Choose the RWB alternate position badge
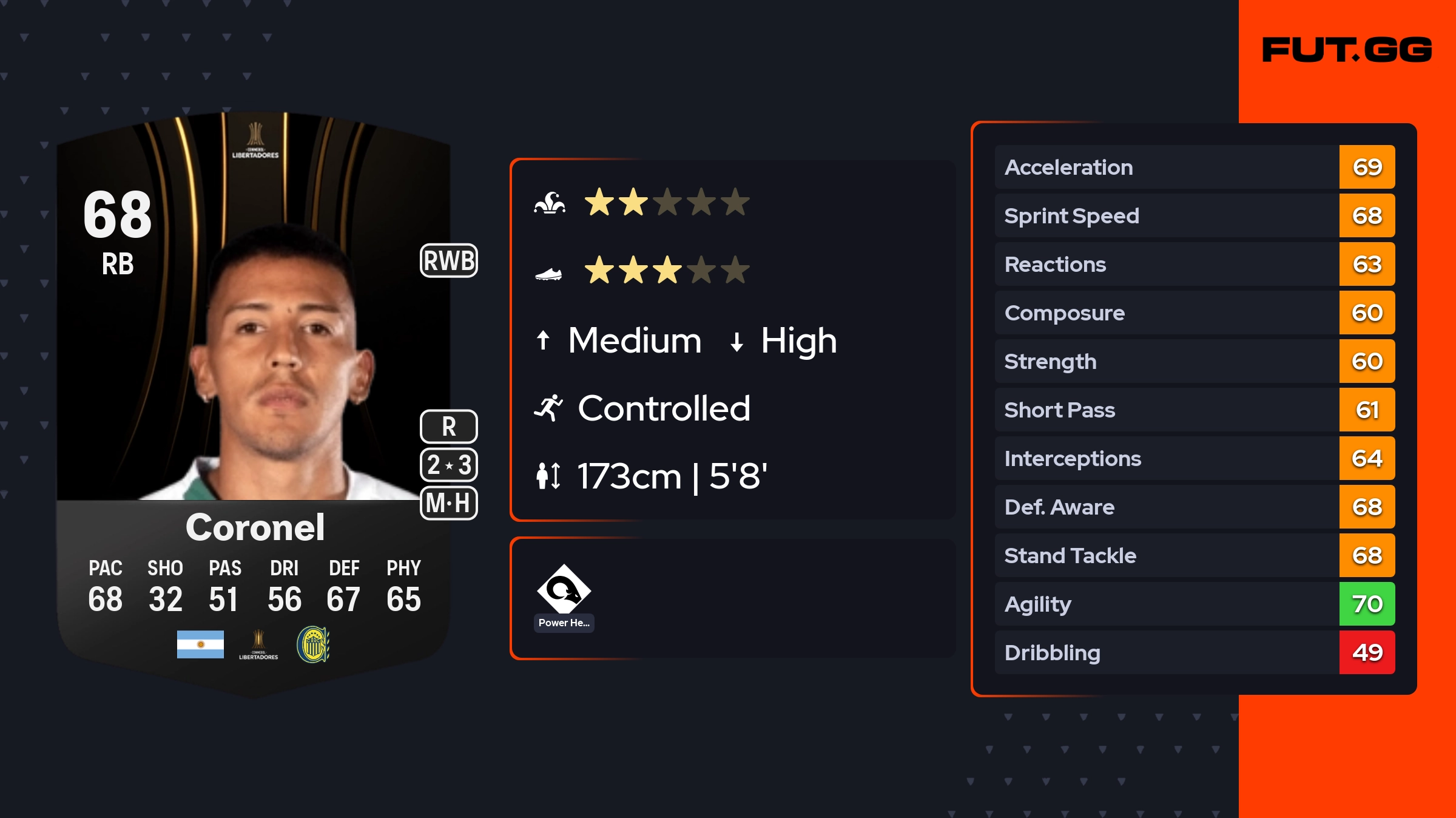Image resolution: width=1456 pixels, height=818 pixels. 449,260
